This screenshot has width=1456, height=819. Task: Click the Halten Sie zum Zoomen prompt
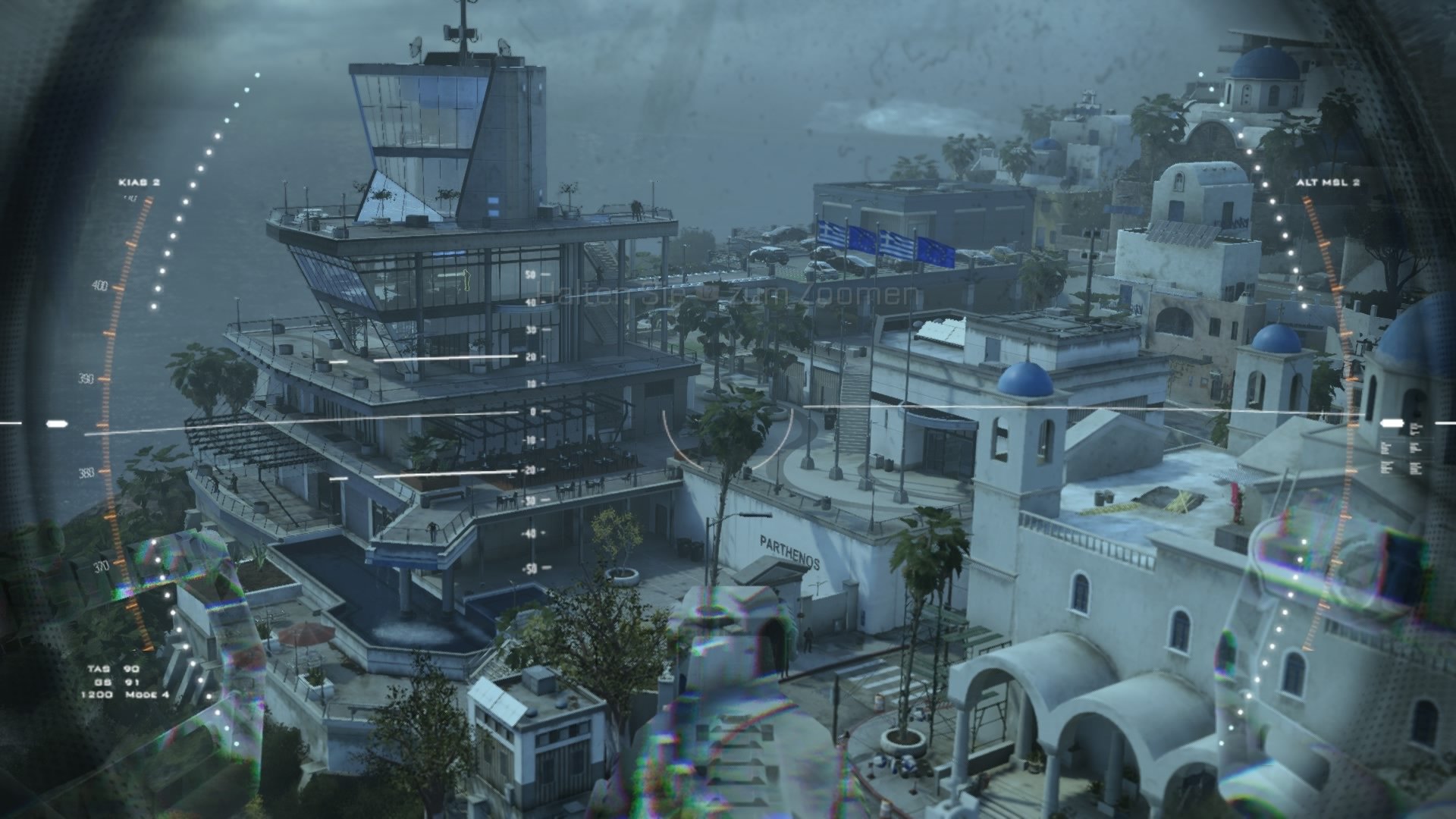[x=726, y=294]
